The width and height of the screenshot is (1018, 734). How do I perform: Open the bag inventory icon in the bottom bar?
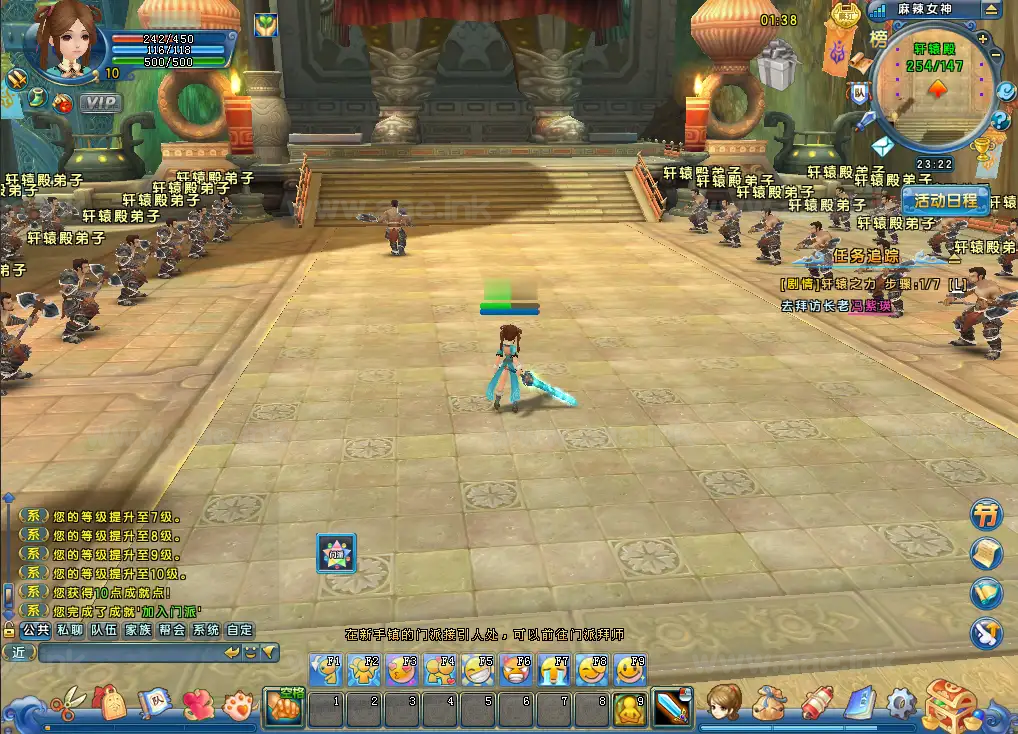(770, 704)
